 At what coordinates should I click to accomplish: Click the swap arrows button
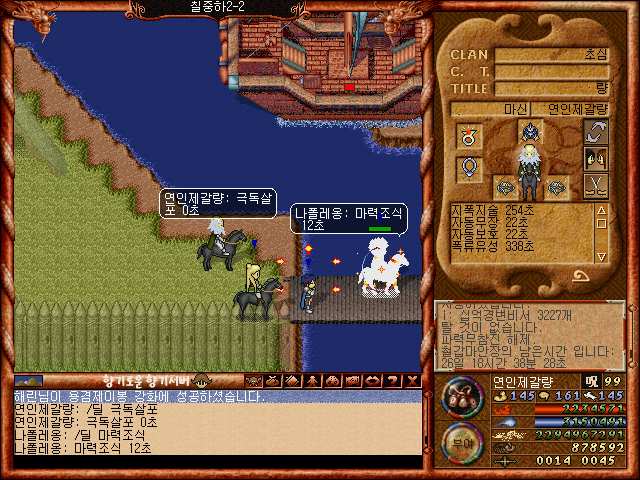pos(595,131)
